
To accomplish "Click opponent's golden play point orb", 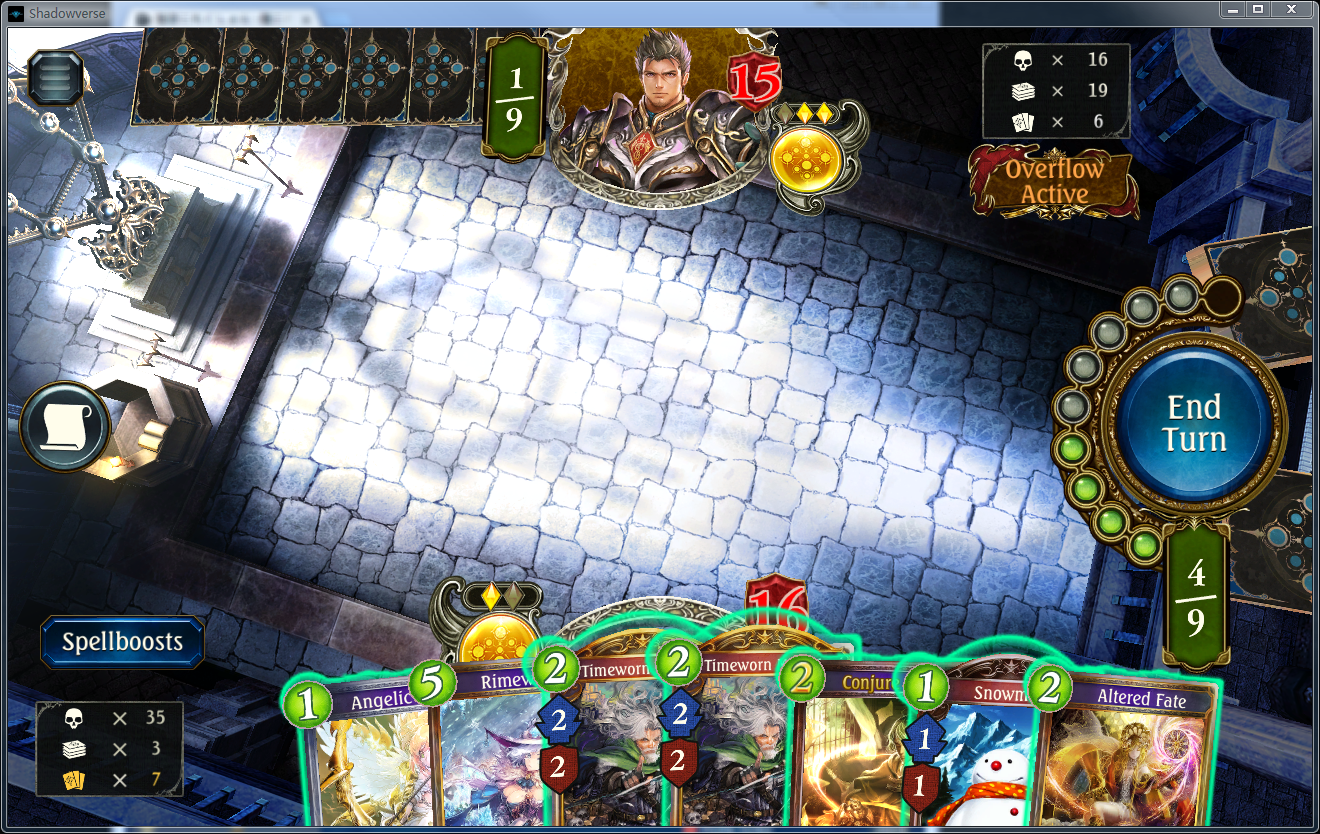I will coord(808,158).
